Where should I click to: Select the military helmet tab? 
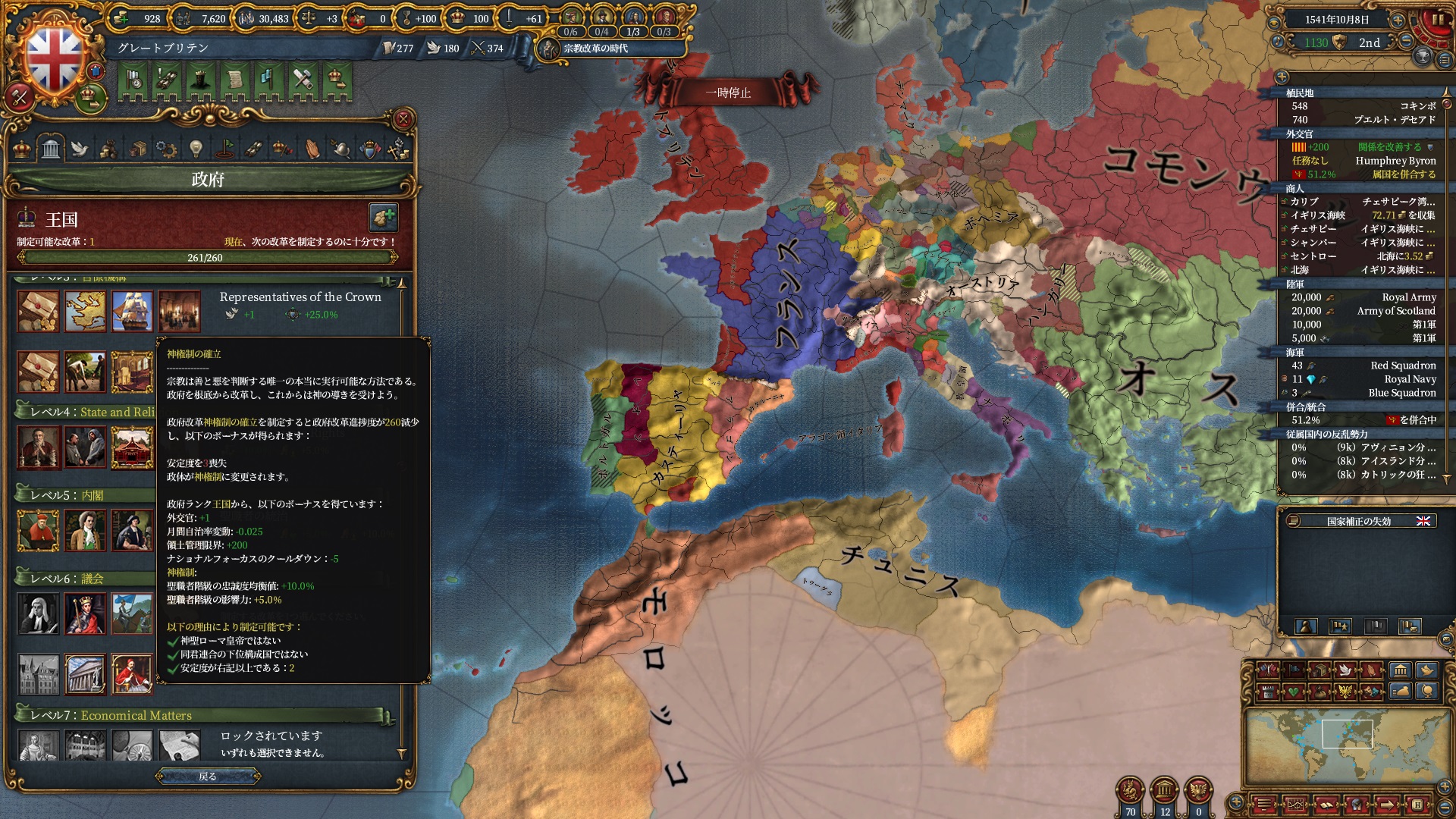pyautogui.click(x=340, y=149)
